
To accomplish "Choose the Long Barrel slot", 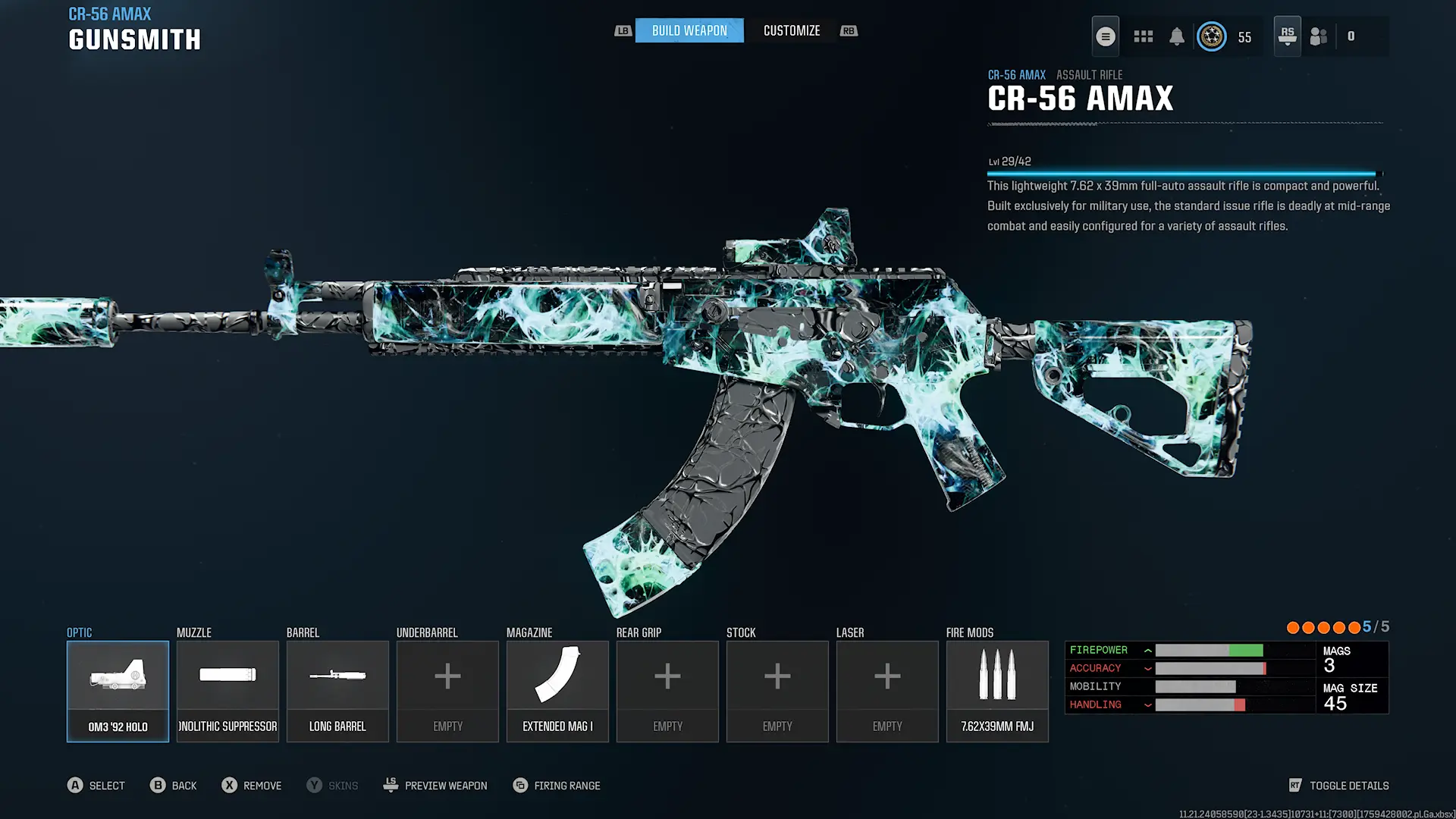I will click(x=337, y=691).
